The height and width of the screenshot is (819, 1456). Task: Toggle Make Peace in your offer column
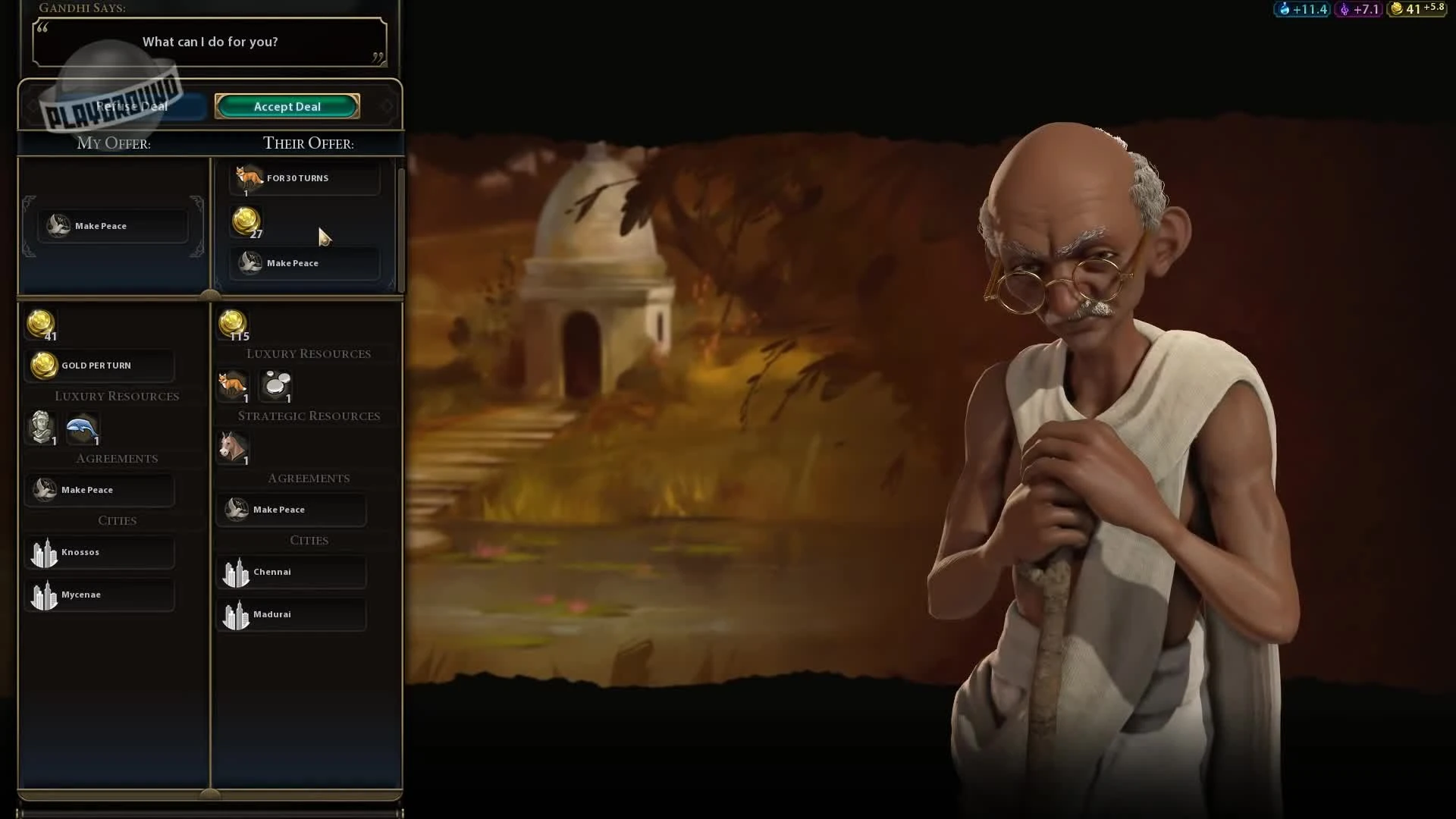[99, 490]
